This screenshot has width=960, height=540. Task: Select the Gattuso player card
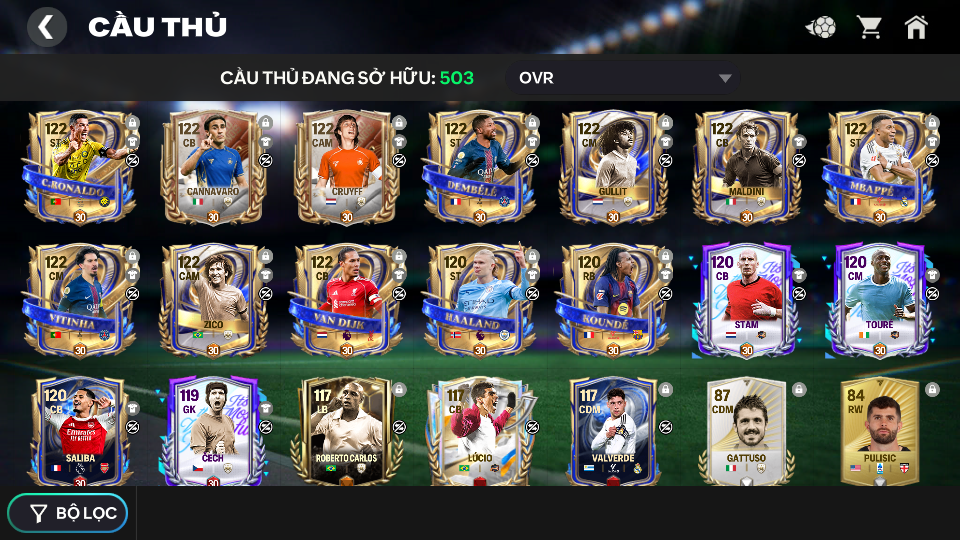[x=742, y=432]
